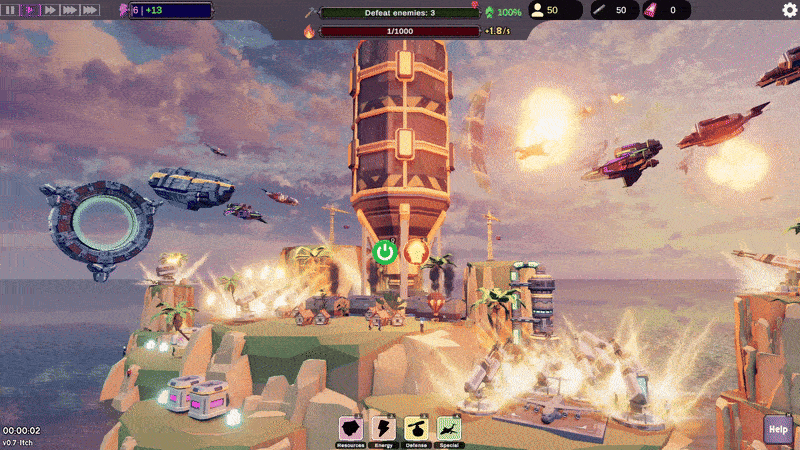Viewport: 800px width, 450px height.
Task: Select the double-arrow fast-forward speed
Action: pyautogui.click(x=49, y=10)
